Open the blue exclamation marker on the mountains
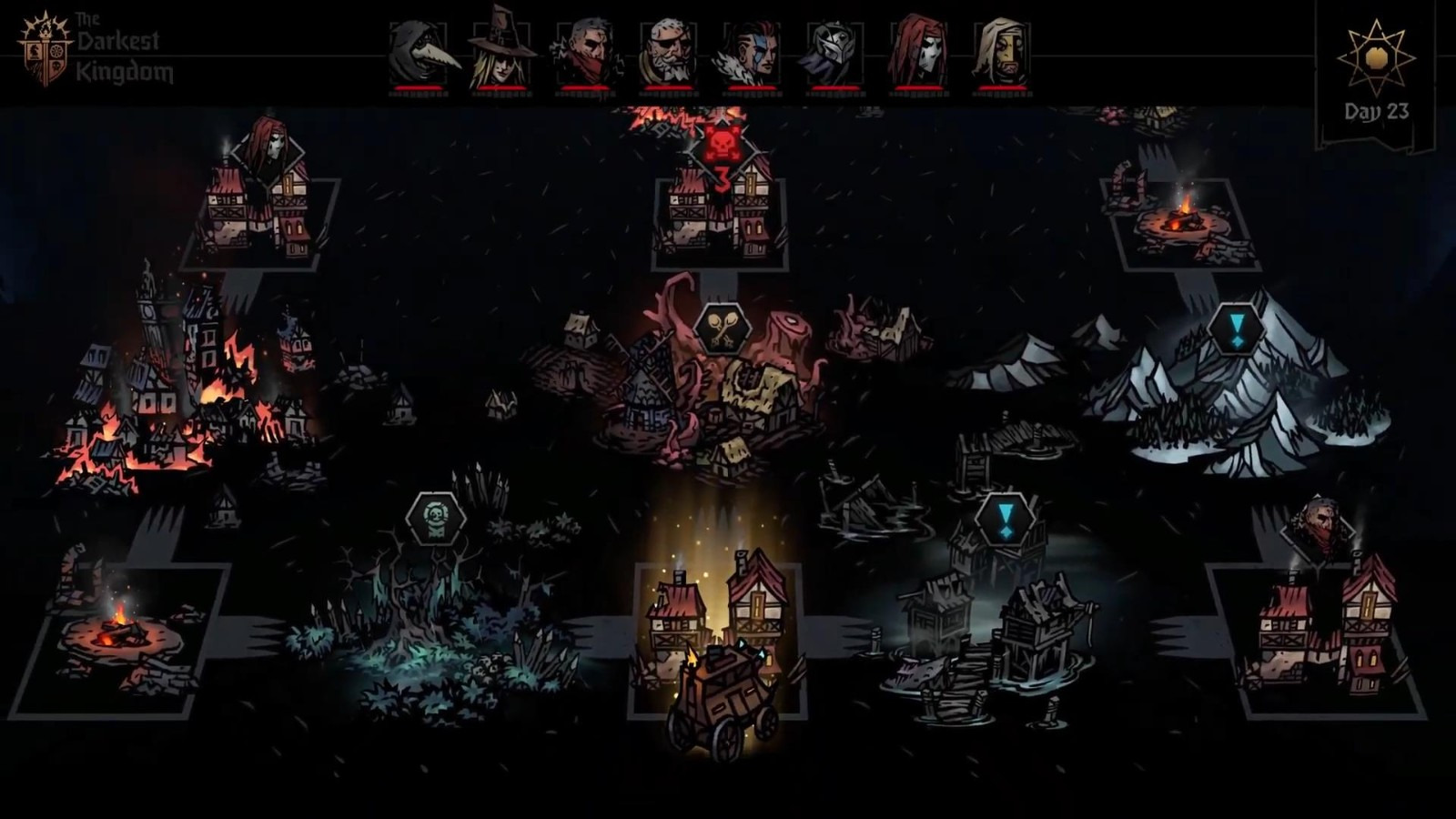This screenshot has height=819, width=1456. pyautogui.click(x=1235, y=329)
